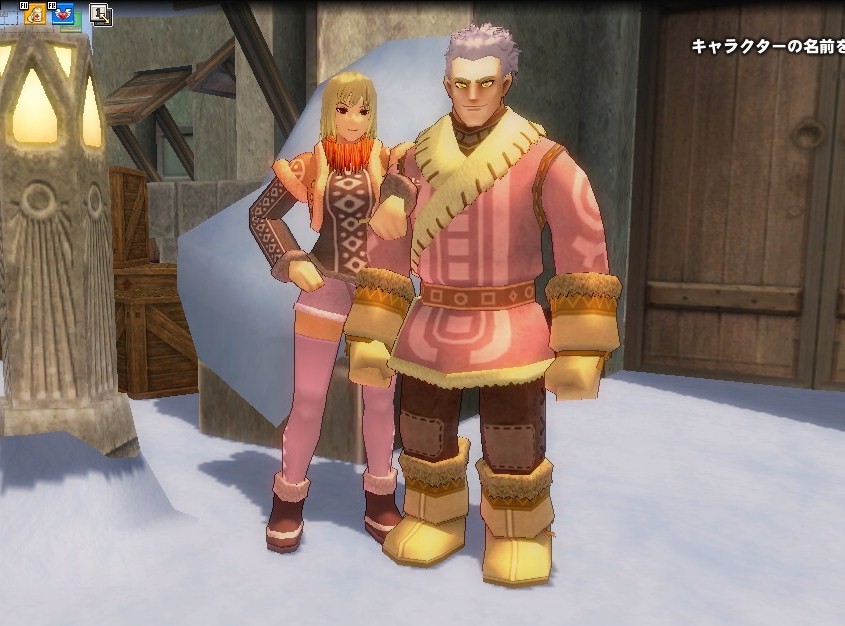Activate the blue winged heart skill icon
Viewport: 845px width, 626px height.
[x=64, y=14]
